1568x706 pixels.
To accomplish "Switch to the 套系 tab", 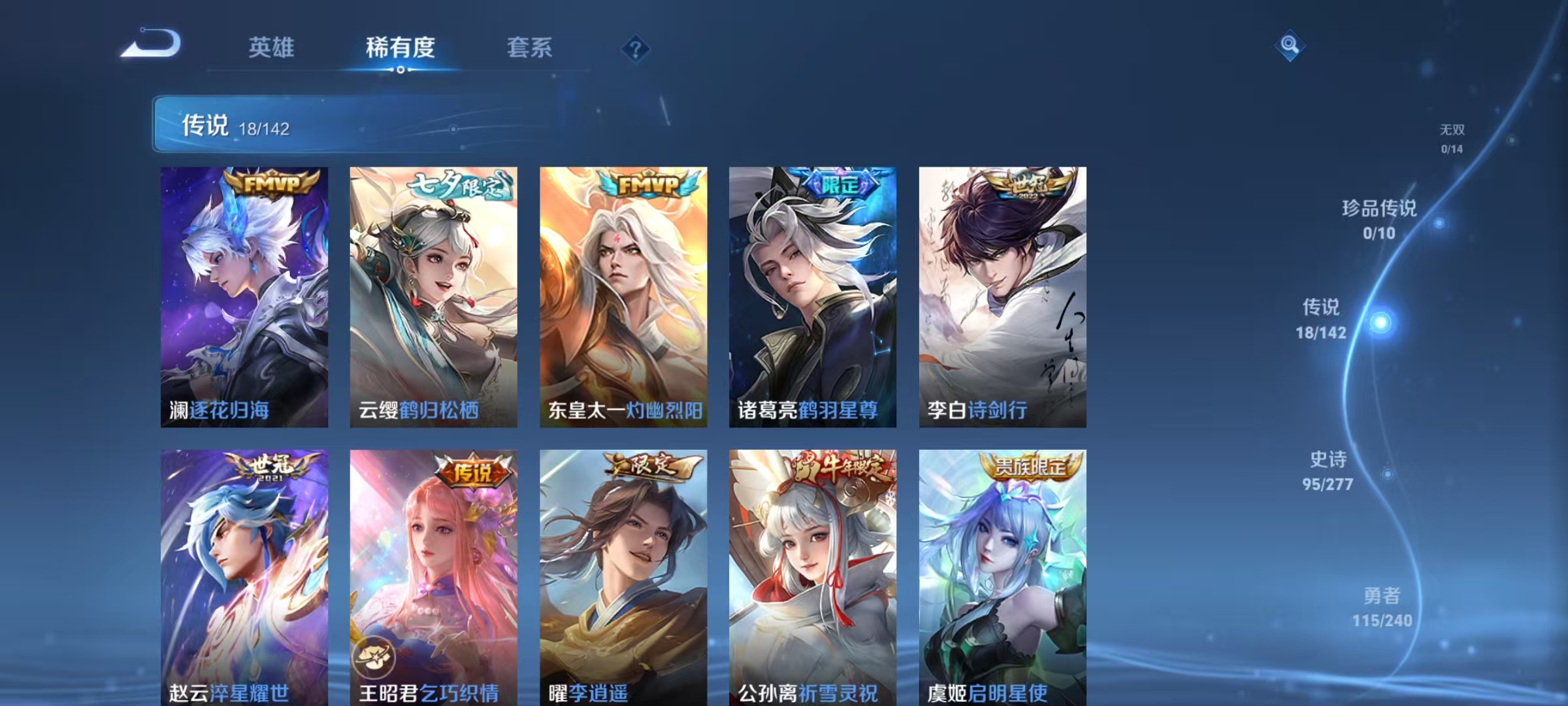I will coord(529,48).
